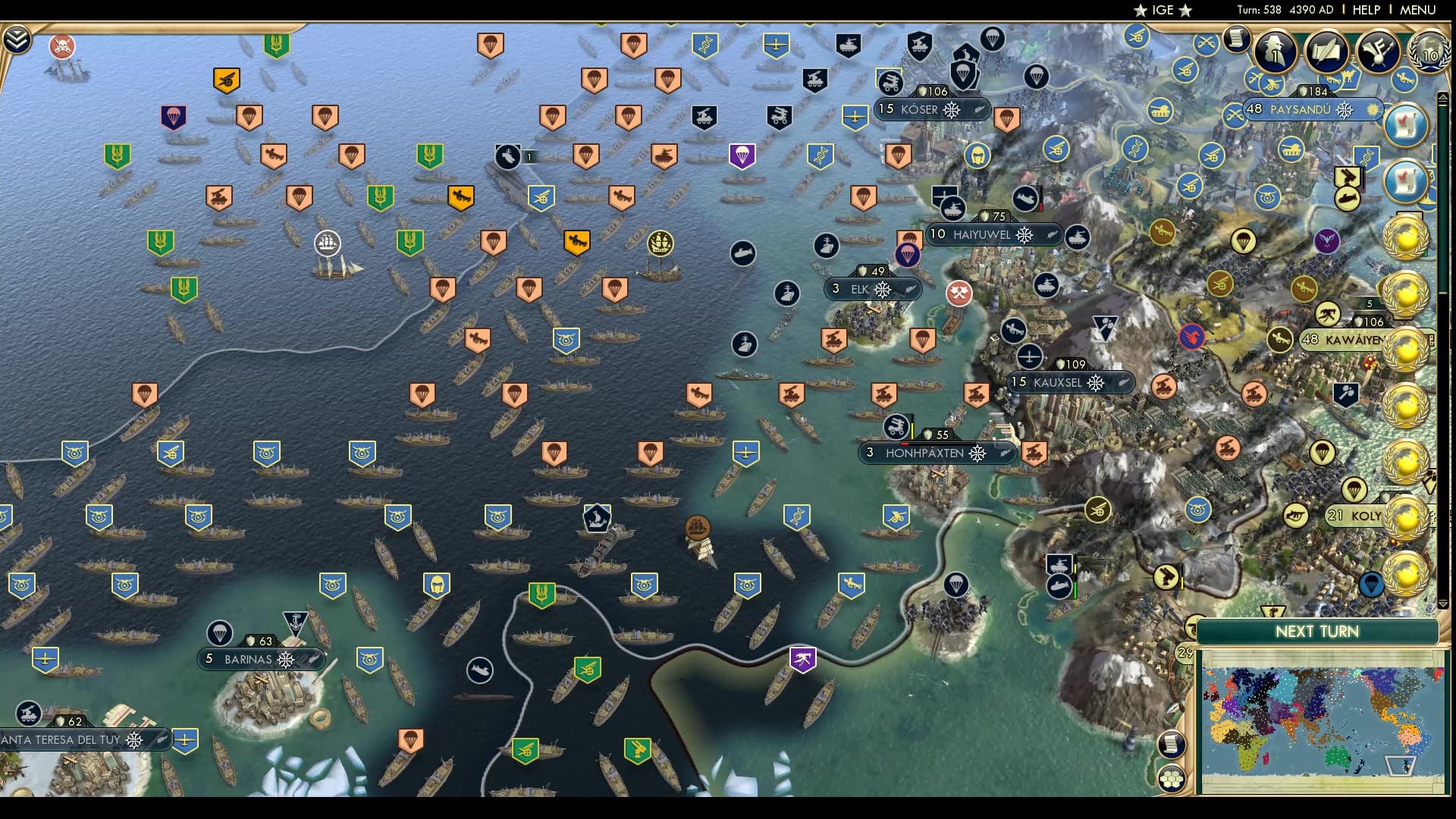
Task: Select the city Santa Teresa del Tuy
Action: tap(61, 739)
